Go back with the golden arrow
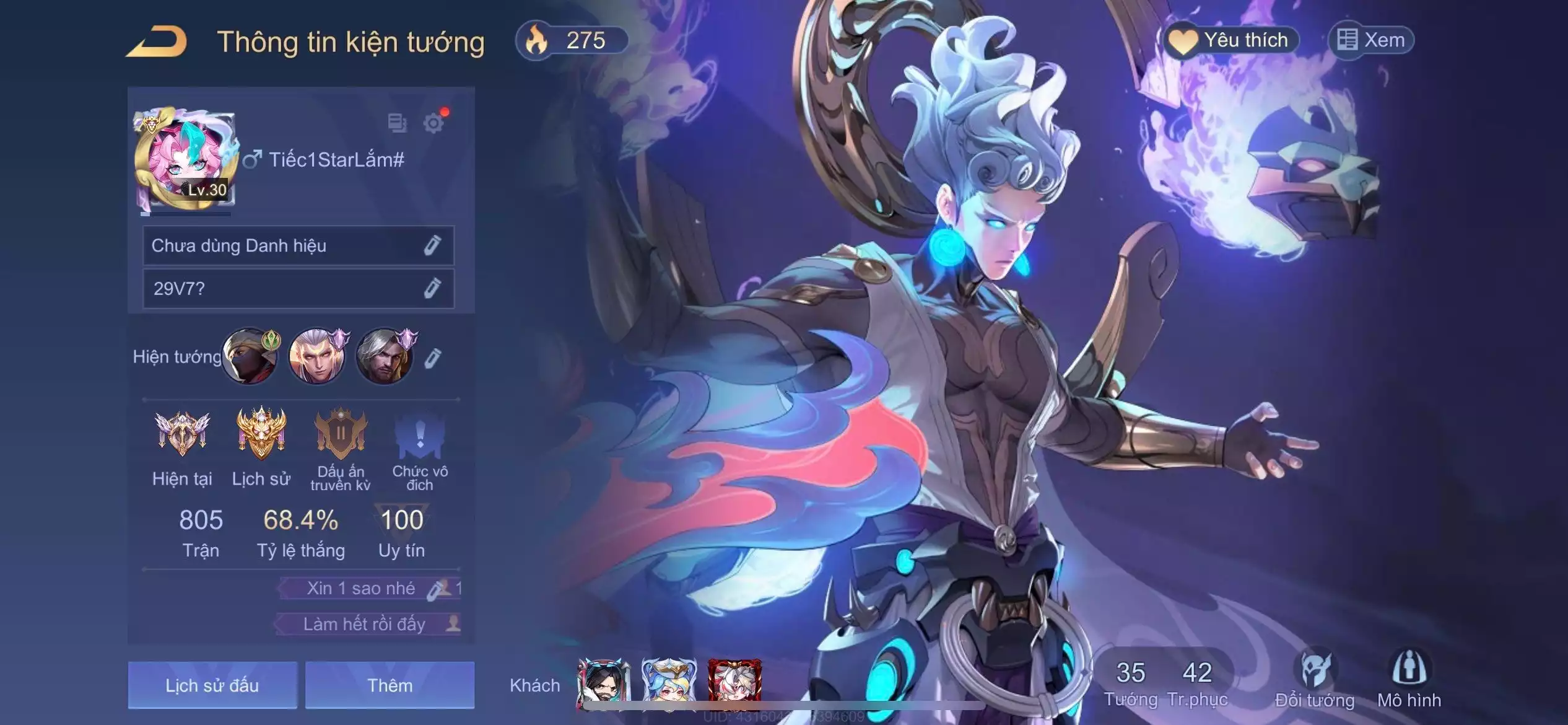Image resolution: width=1568 pixels, height=725 pixels. point(157,42)
